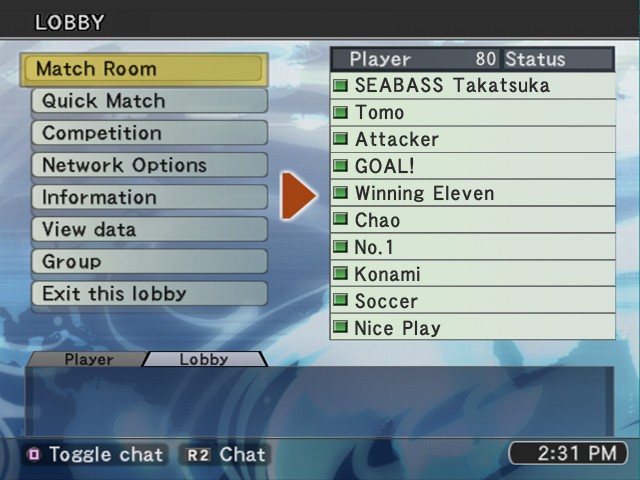This screenshot has height=480, width=640.
Task: Pick the No.1 player row
Action: click(x=472, y=247)
